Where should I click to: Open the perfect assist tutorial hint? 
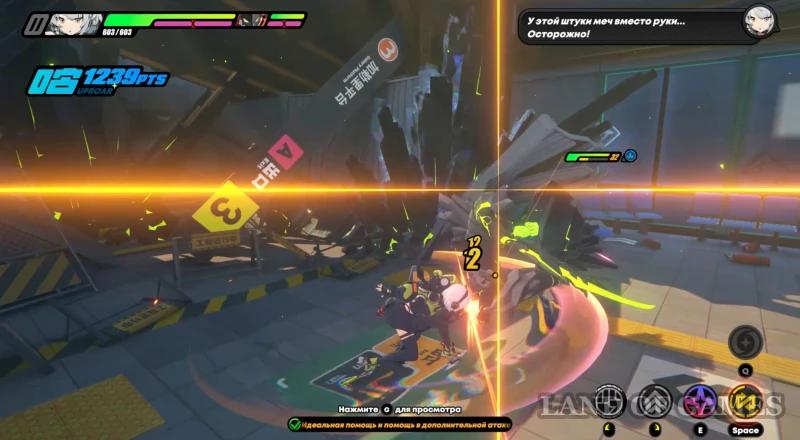pyautogui.click(x=399, y=424)
